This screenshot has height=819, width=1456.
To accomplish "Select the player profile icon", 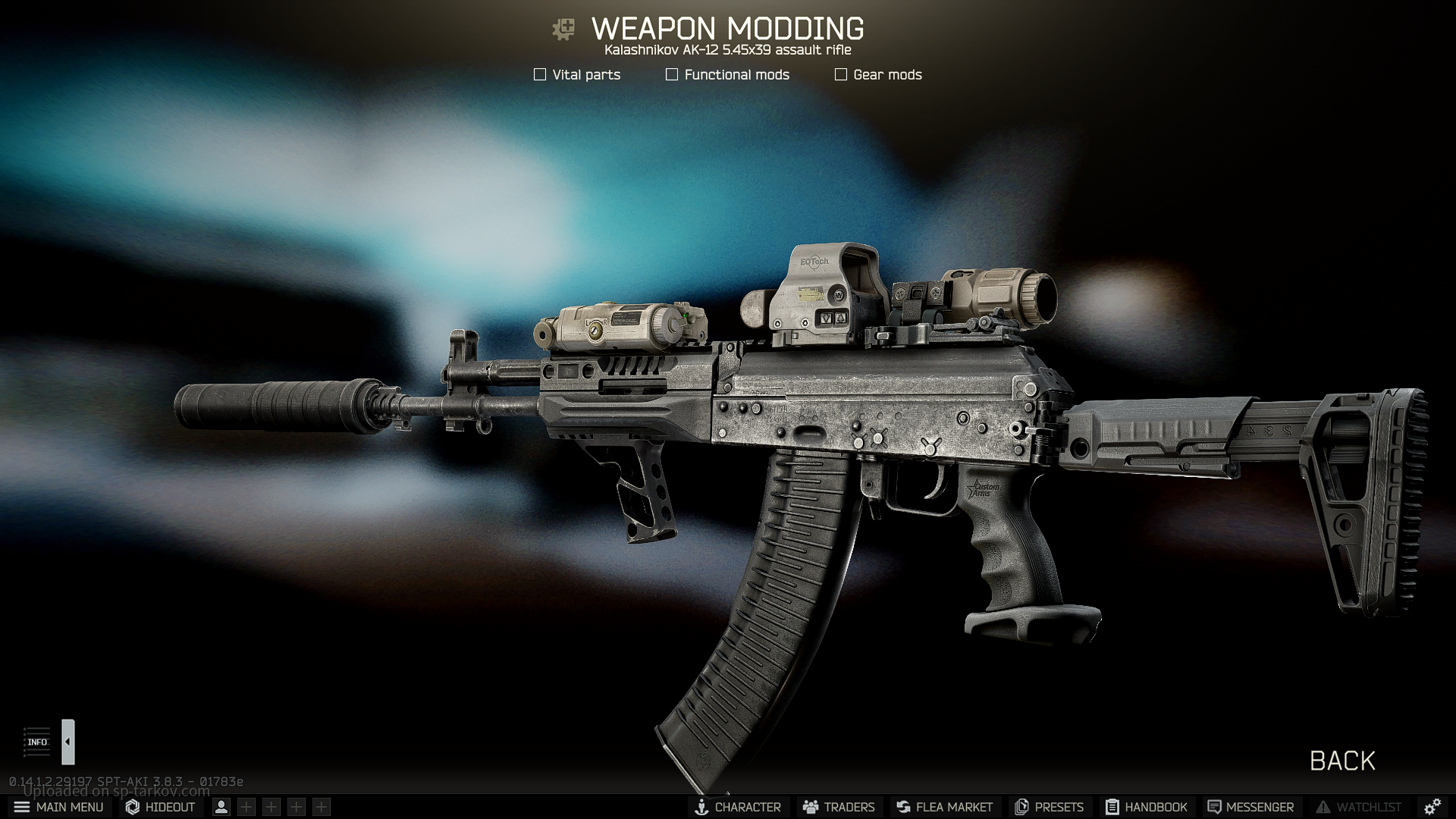I will coord(221,807).
